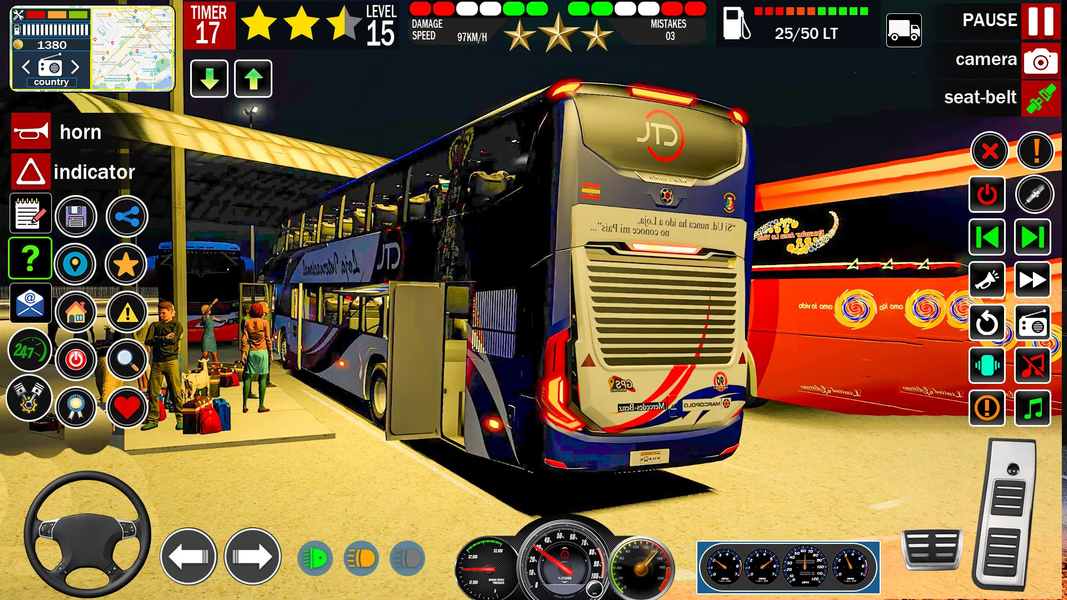Tap the left turn arrow button
1067x600 pixels.
[x=188, y=556]
